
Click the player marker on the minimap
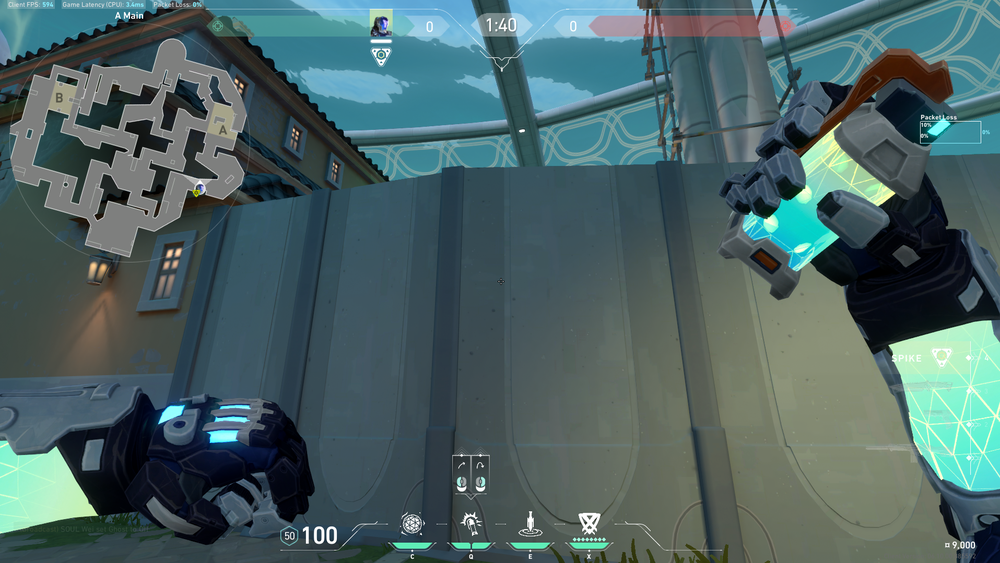click(200, 188)
